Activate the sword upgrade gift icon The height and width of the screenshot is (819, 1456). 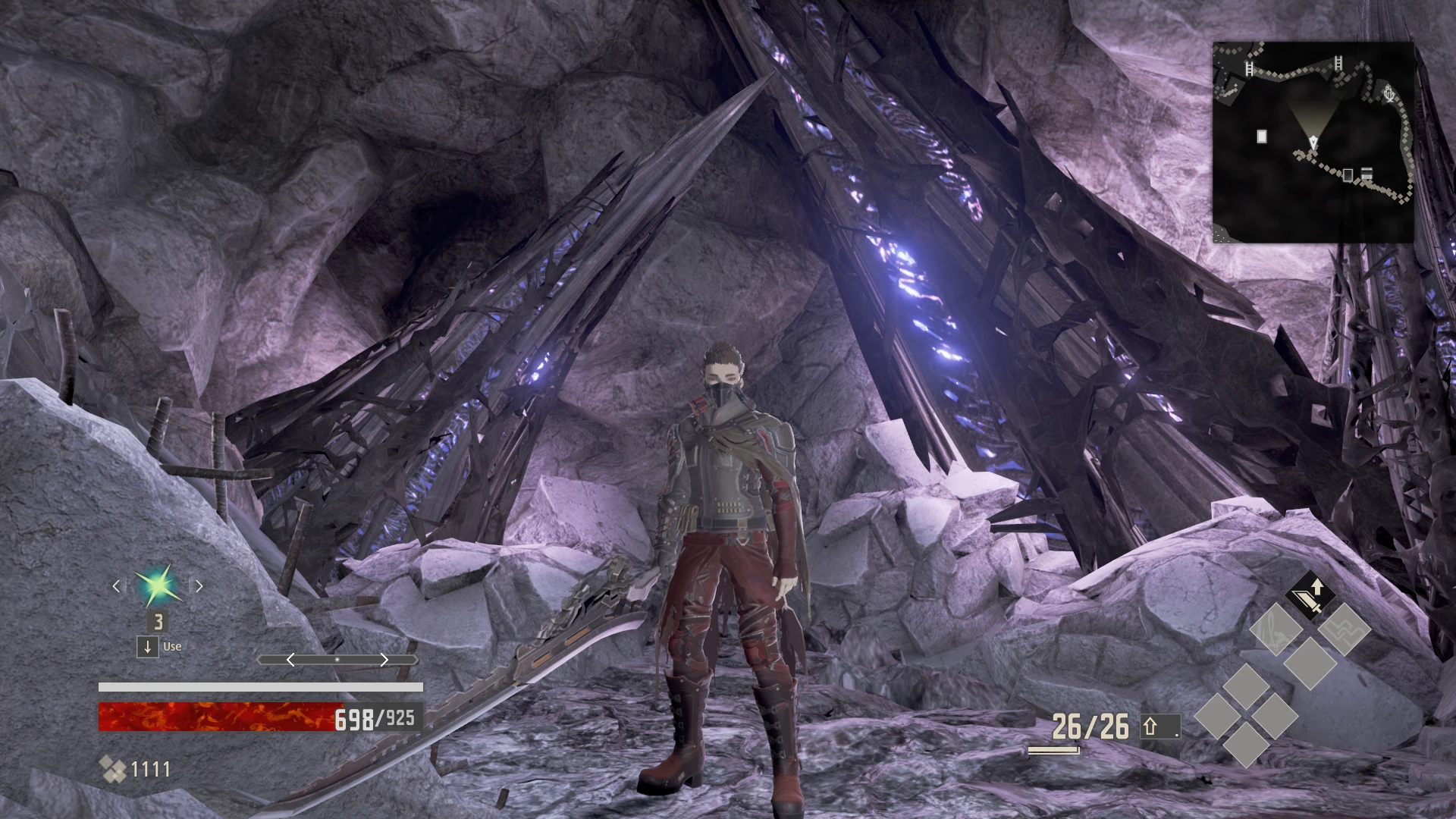pyautogui.click(x=1309, y=597)
